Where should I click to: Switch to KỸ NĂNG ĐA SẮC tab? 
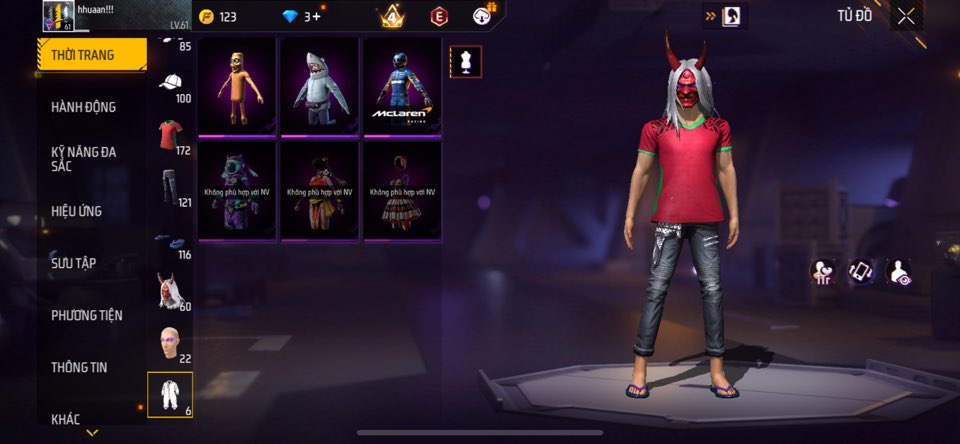tap(84, 159)
